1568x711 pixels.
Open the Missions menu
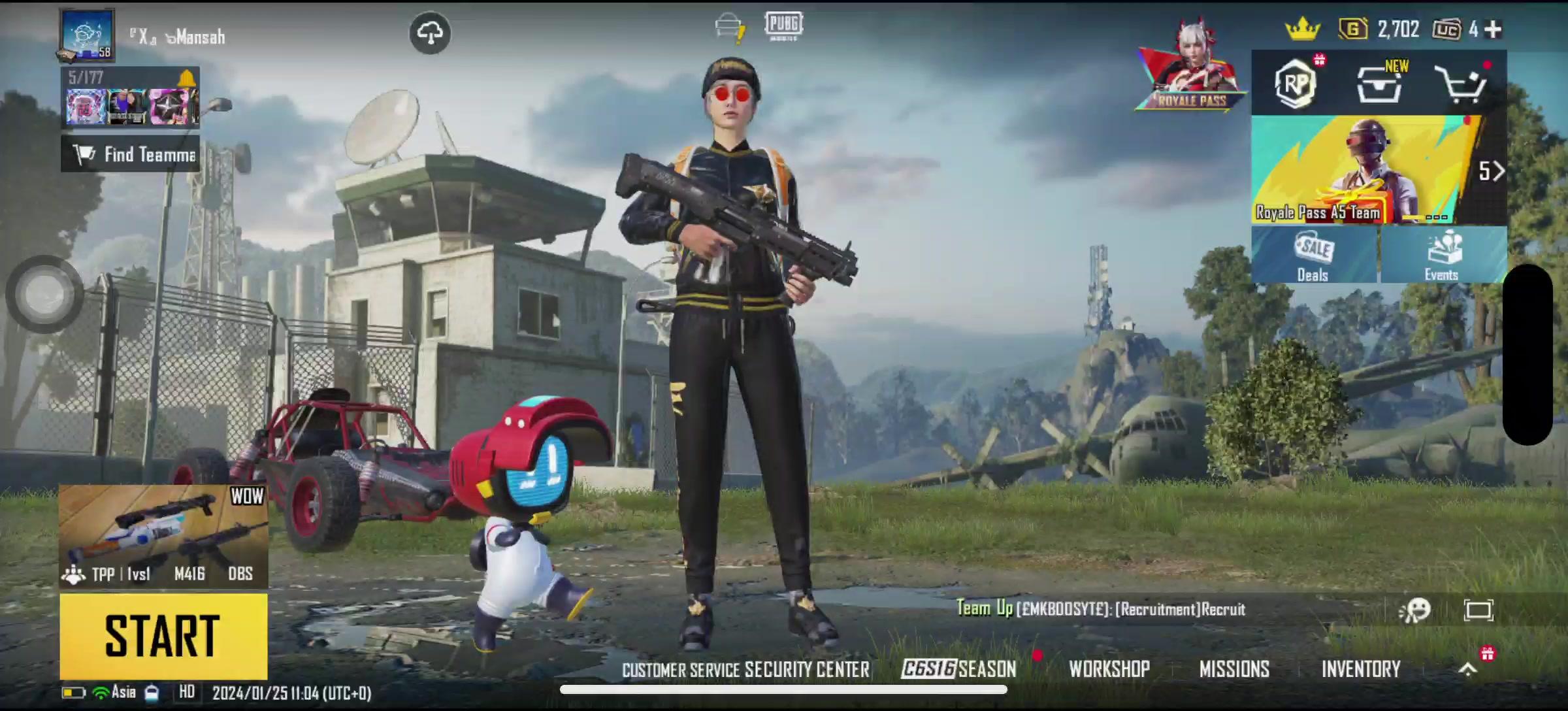[x=1234, y=669]
